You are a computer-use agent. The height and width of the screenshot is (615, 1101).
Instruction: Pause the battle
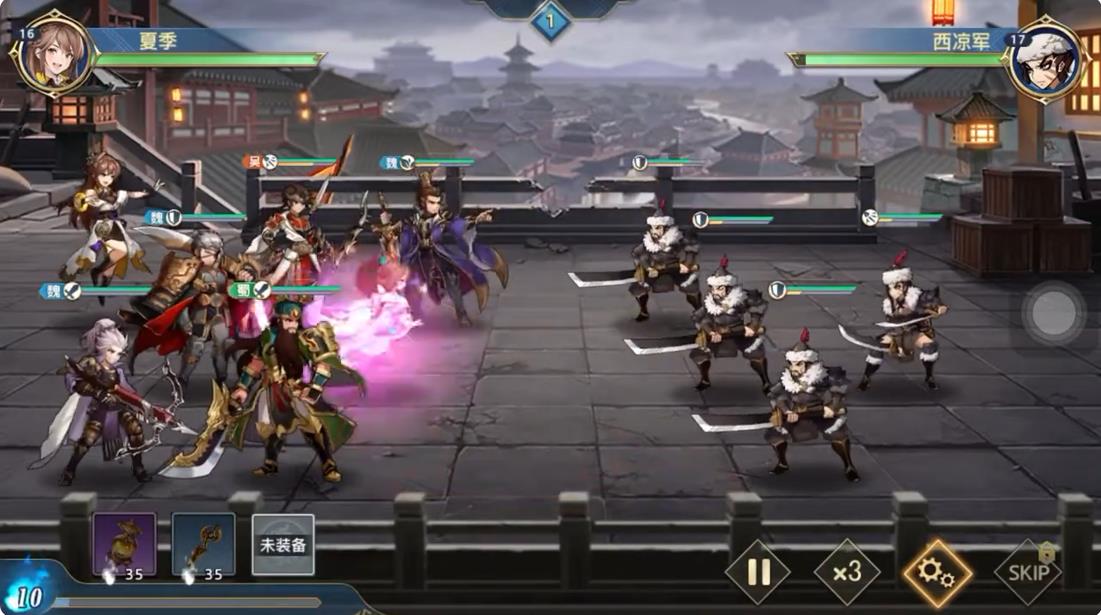(757, 573)
